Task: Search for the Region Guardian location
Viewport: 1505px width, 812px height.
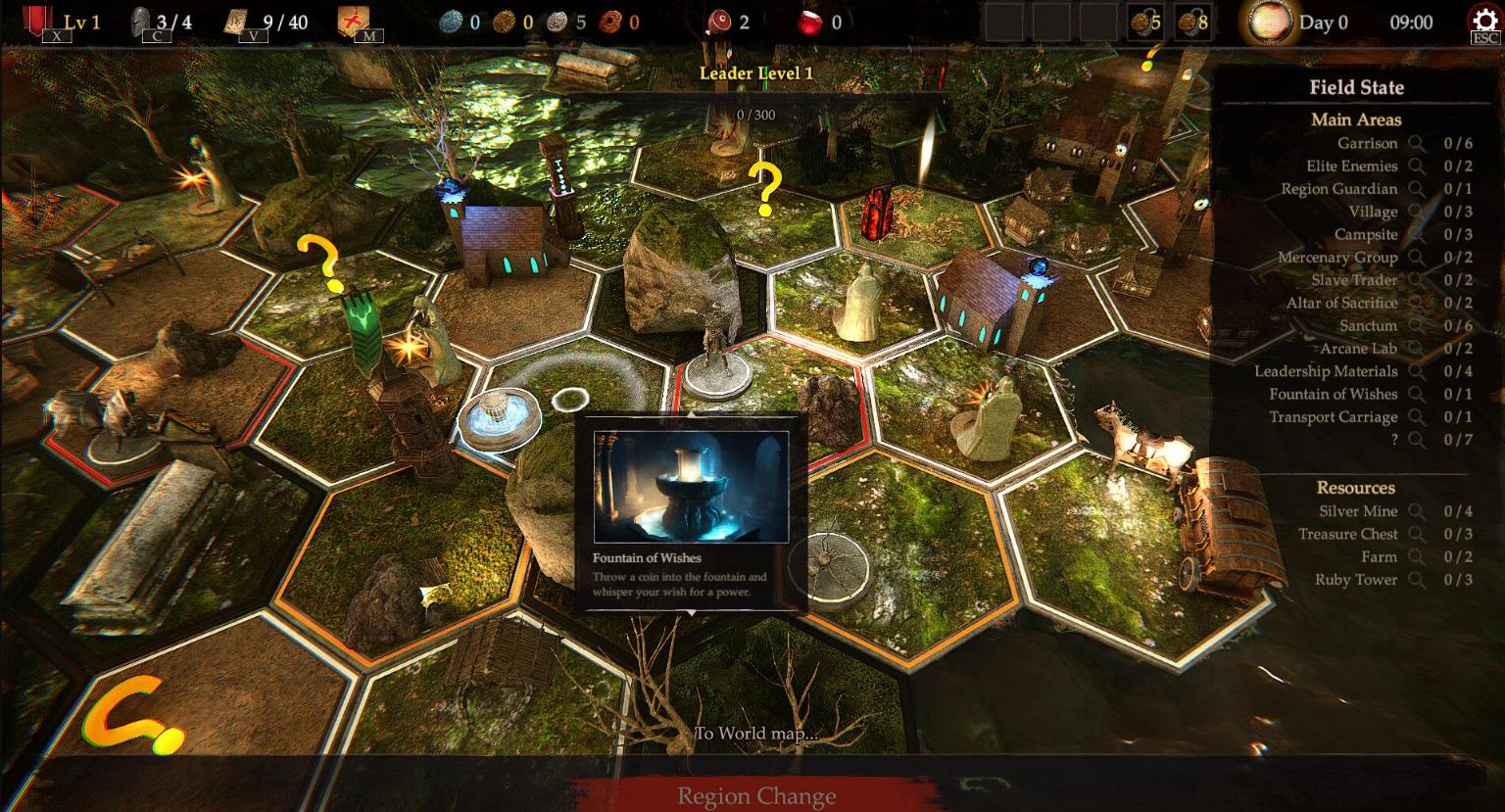Action: click(1417, 189)
